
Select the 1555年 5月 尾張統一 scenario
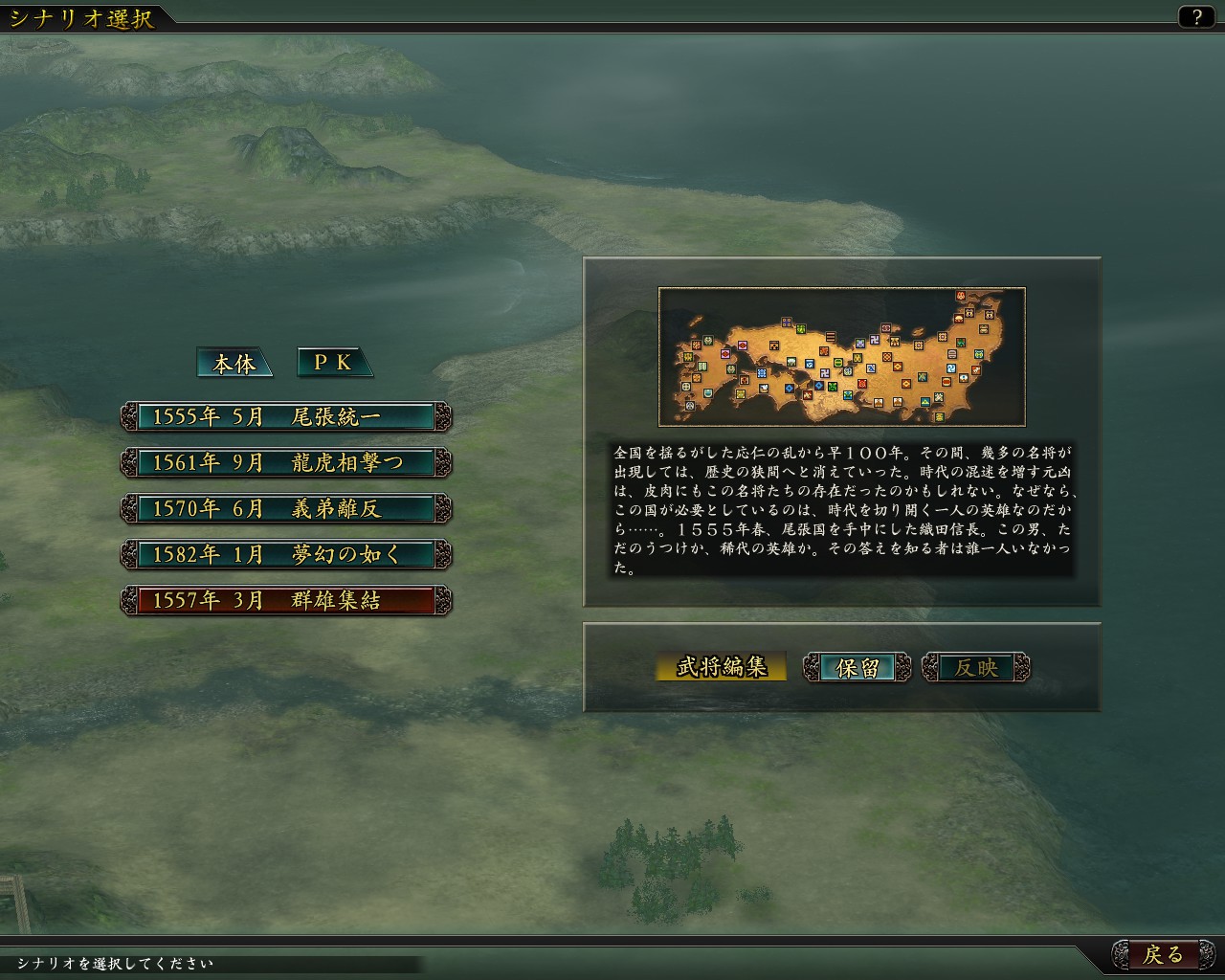286,416
